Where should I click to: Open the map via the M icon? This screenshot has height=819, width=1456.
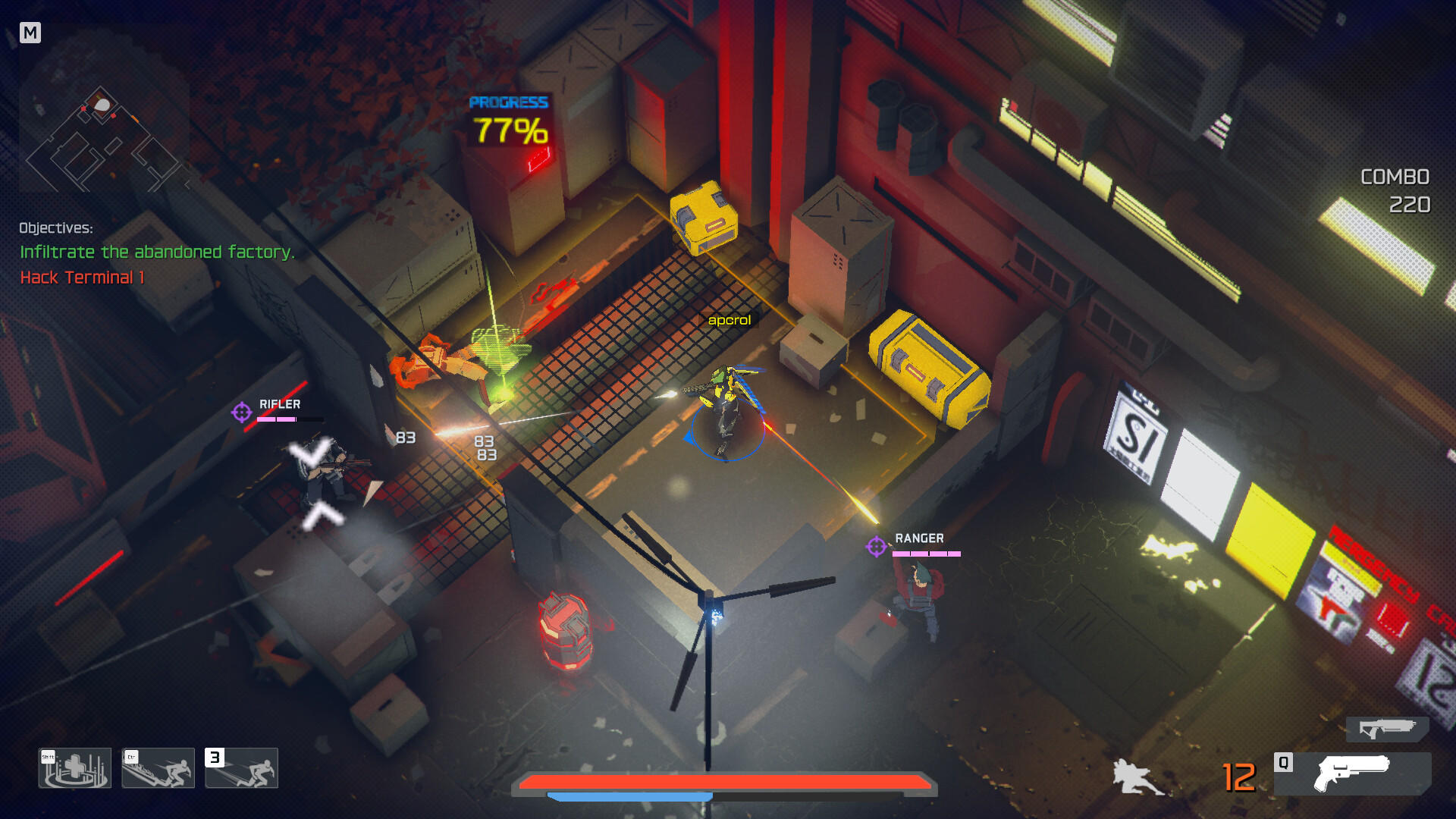[x=31, y=32]
